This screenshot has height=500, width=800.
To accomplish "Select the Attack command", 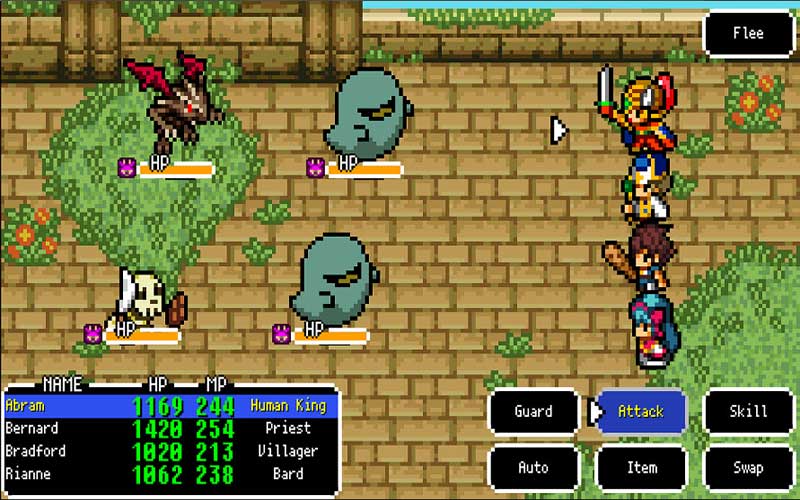I will click(641, 411).
